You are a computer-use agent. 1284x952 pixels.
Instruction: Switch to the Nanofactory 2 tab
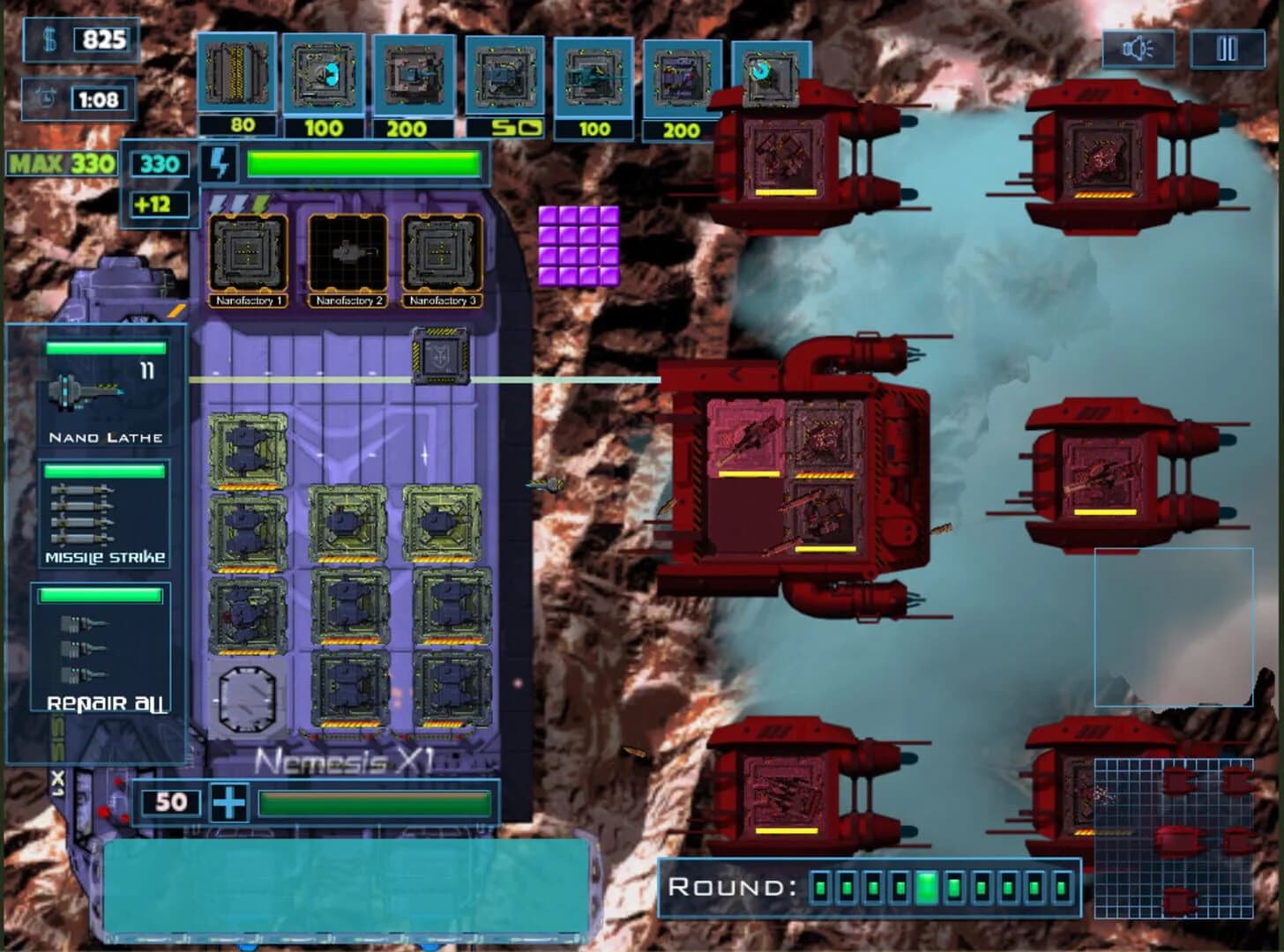click(x=349, y=256)
